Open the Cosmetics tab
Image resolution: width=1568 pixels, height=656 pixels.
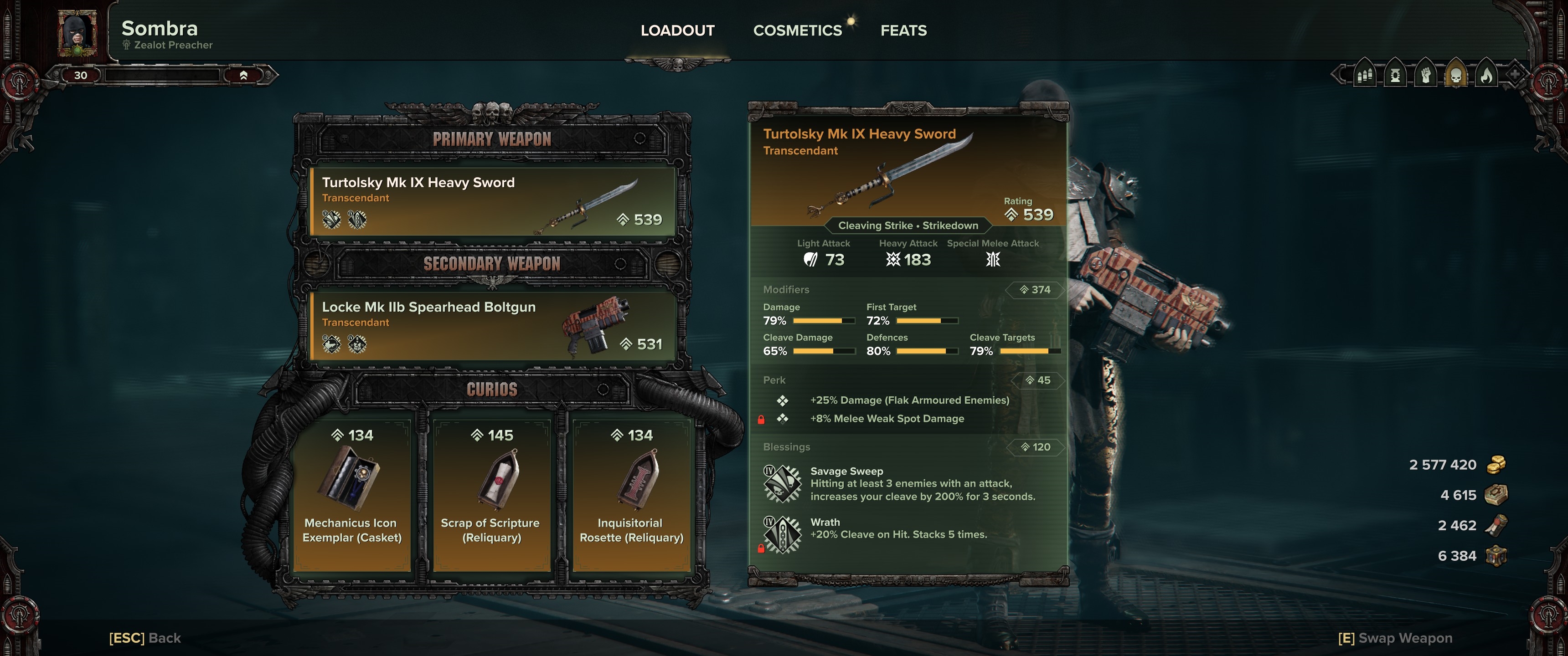[797, 31]
